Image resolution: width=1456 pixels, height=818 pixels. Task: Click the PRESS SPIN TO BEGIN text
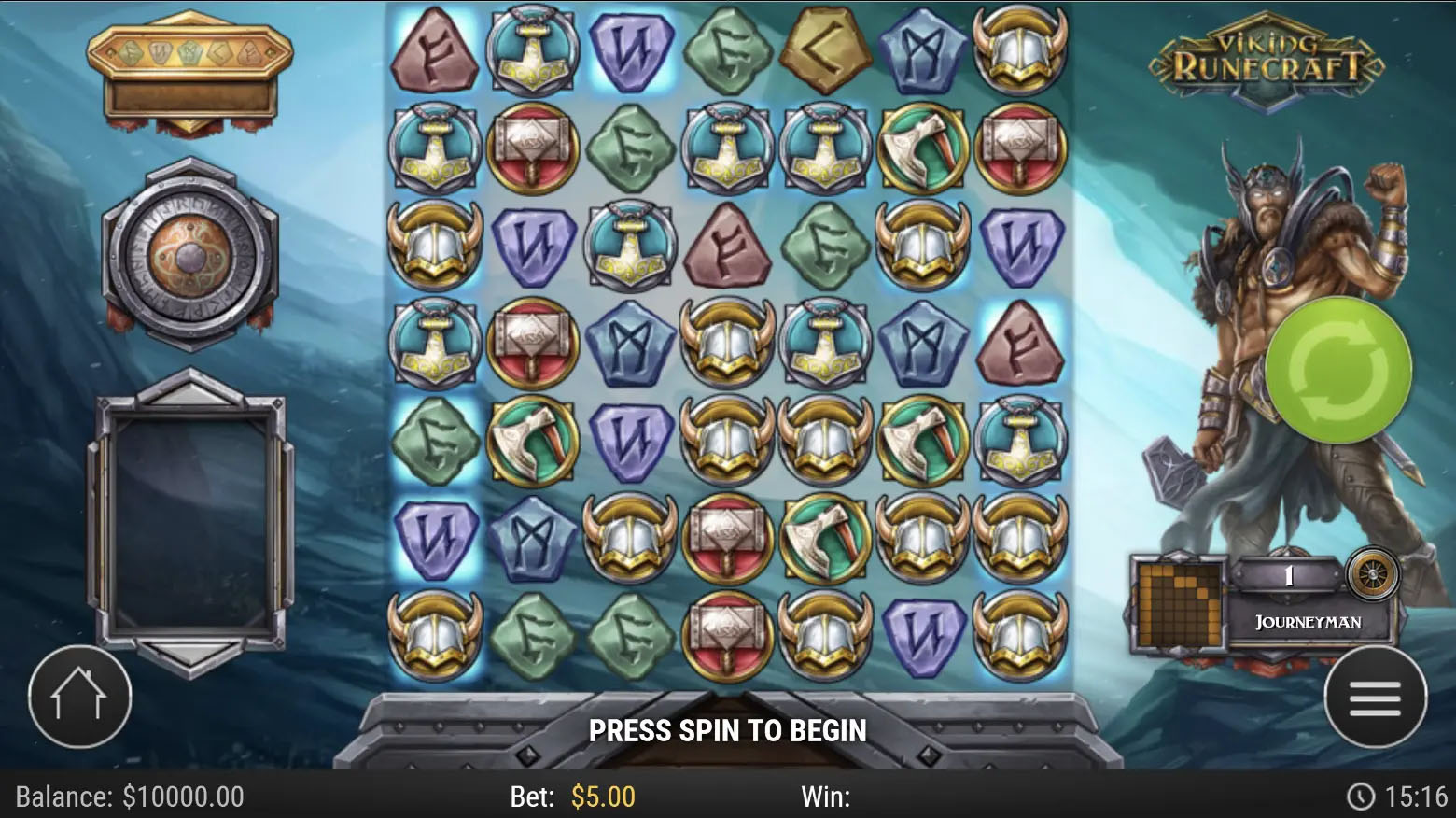[x=728, y=732]
